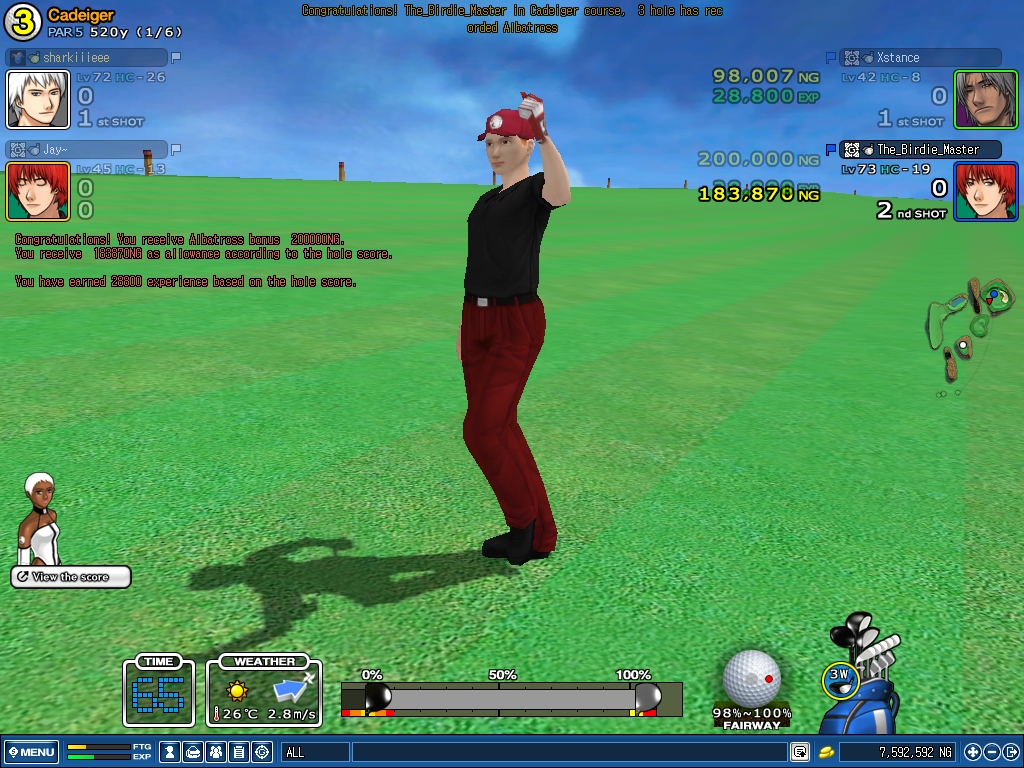Open the single player profile icon
The image size is (1024, 768).
pos(170,752)
